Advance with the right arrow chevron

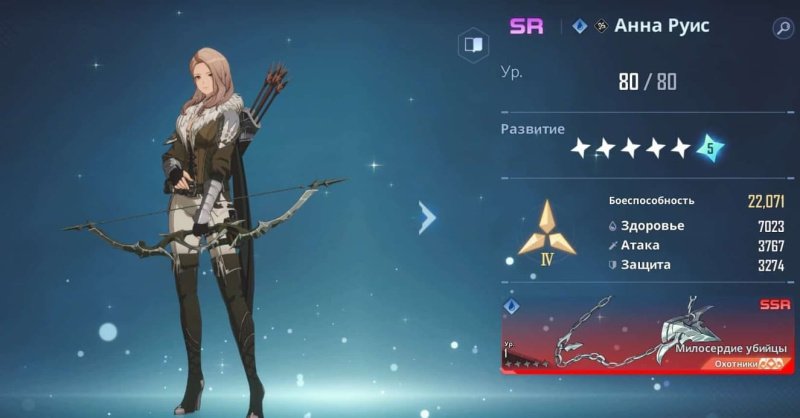(x=428, y=217)
